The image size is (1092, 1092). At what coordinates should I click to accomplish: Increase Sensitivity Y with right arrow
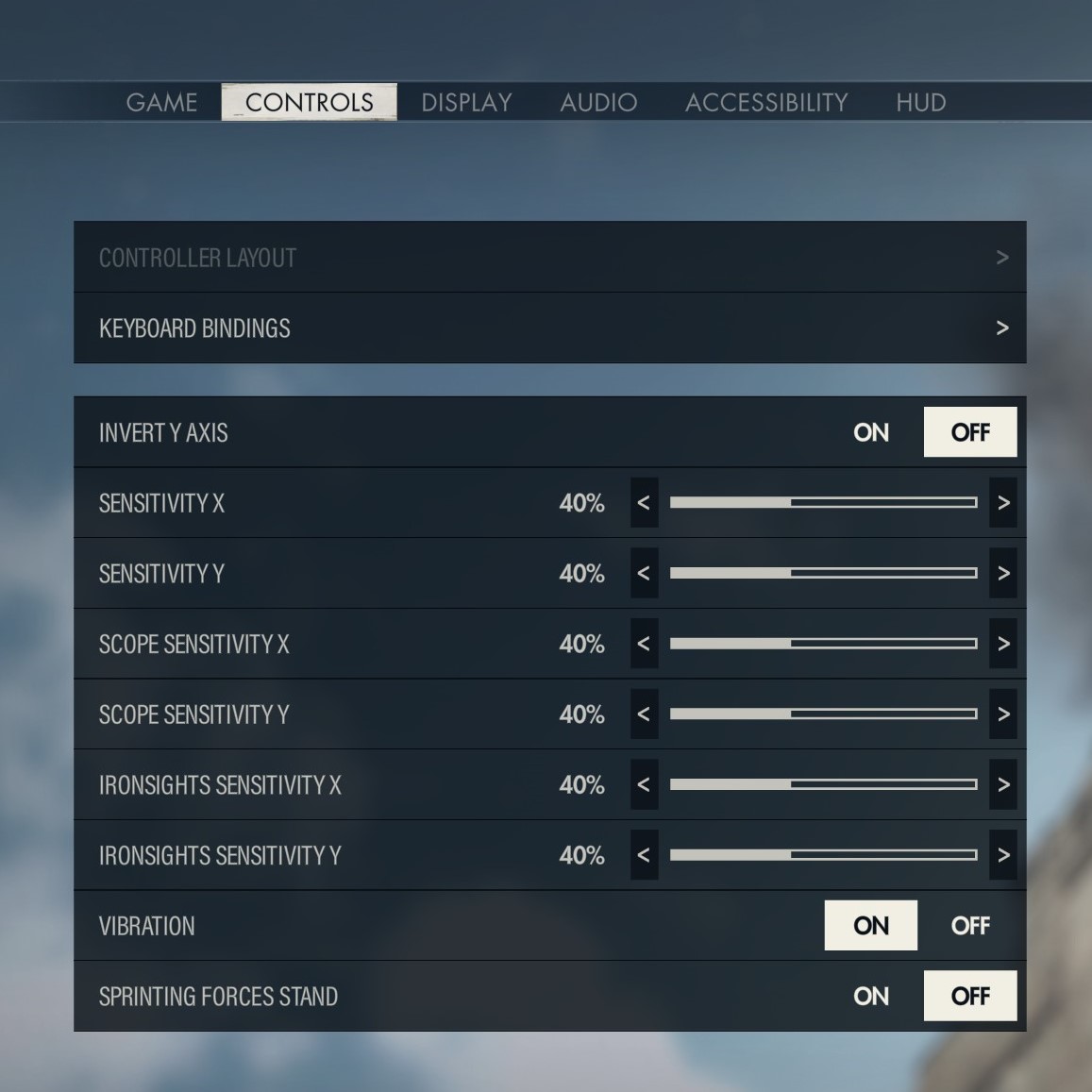click(x=1003, y=573)
